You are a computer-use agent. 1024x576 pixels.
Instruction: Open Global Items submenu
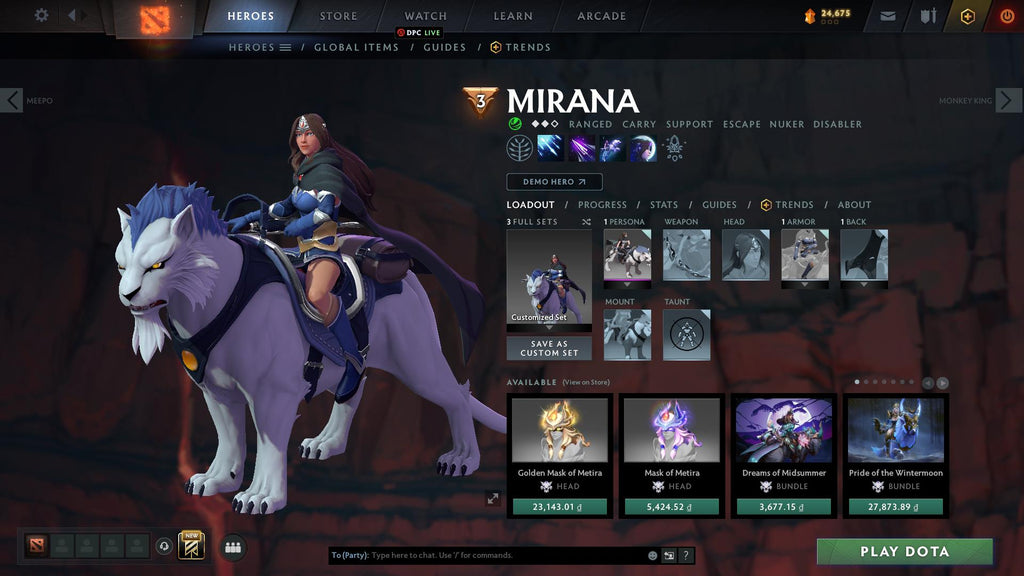[356, 47]
